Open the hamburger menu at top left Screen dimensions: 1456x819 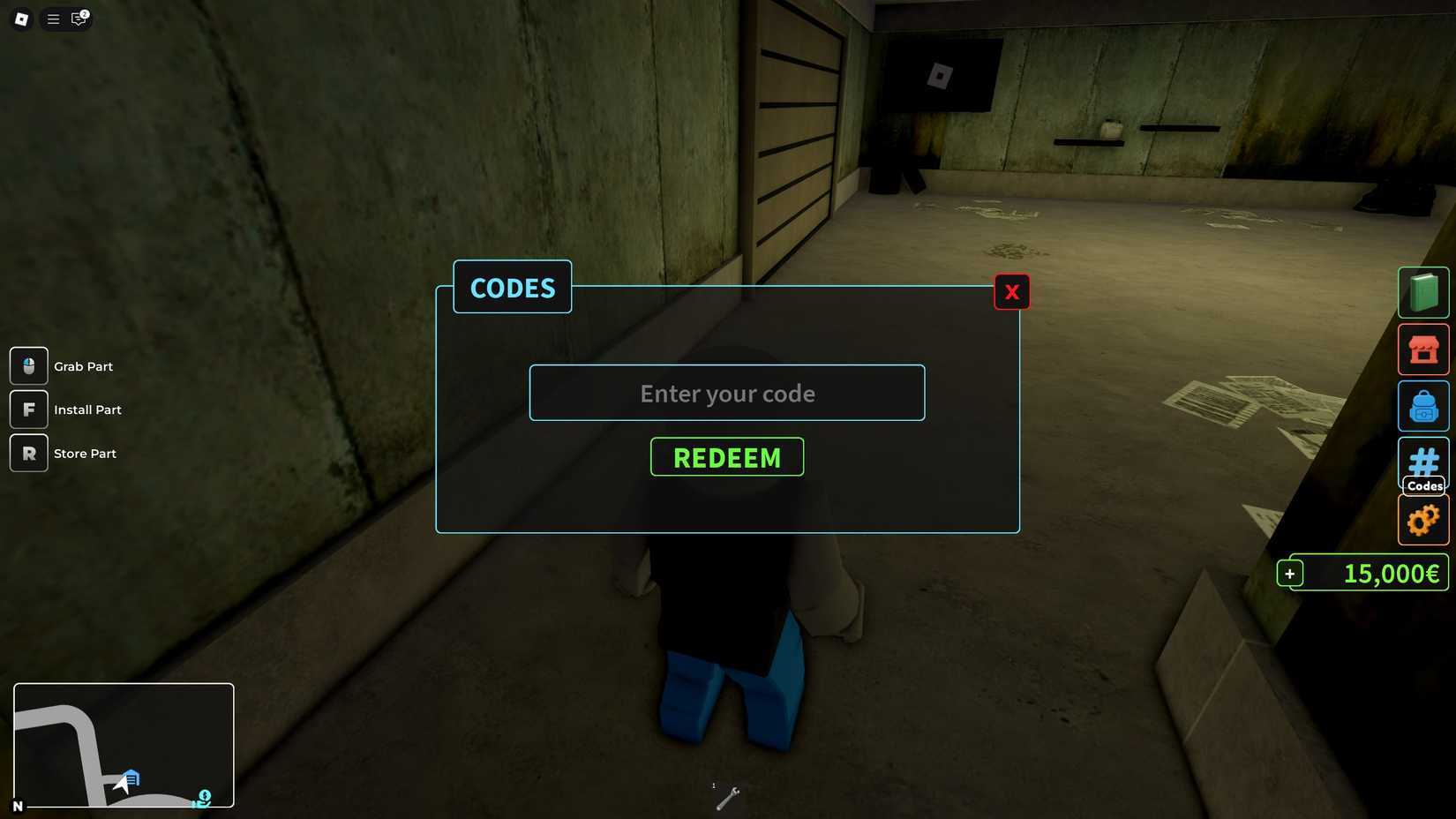tap(53, 19)
